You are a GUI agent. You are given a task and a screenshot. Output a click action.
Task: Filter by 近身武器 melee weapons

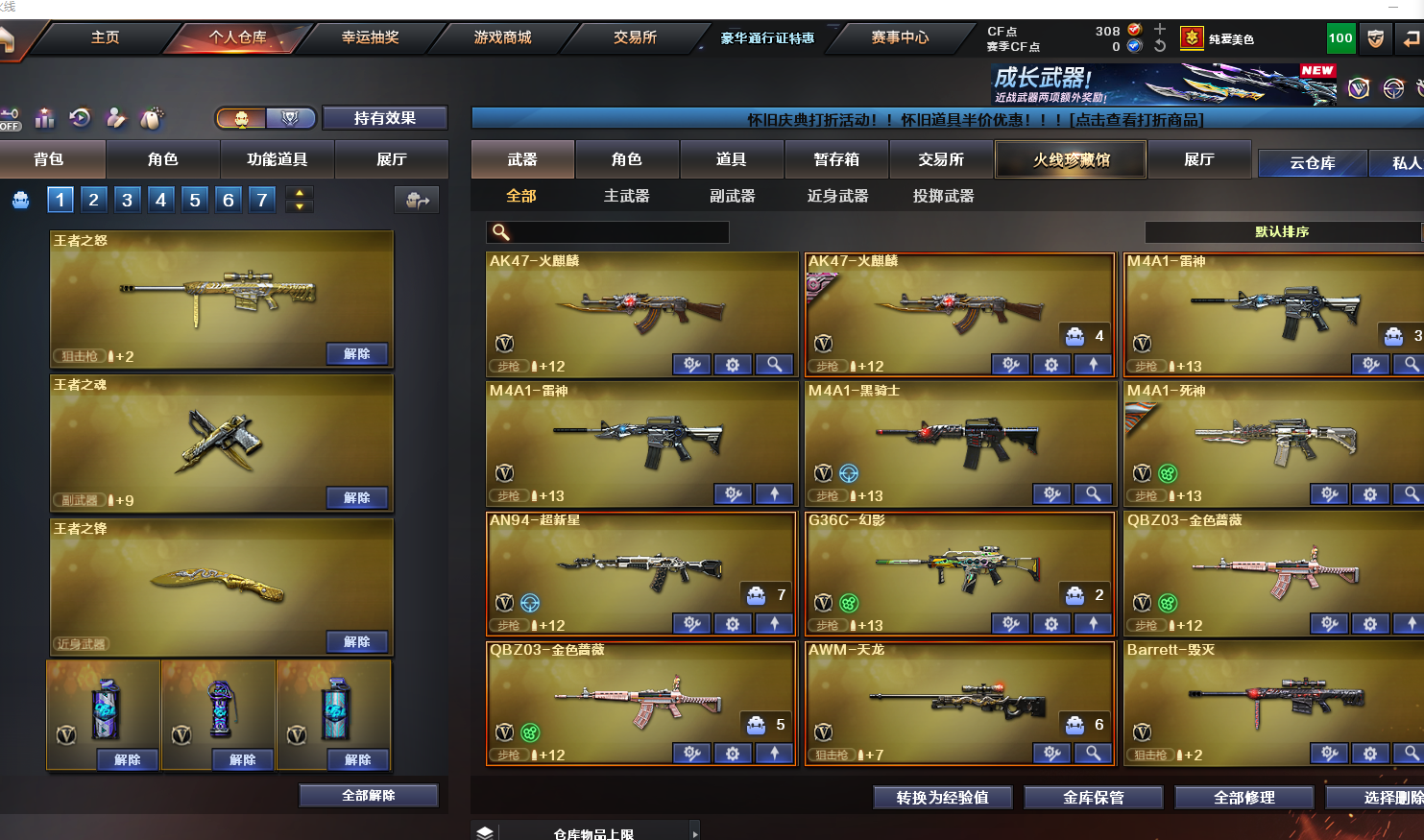tap(837, 196)
